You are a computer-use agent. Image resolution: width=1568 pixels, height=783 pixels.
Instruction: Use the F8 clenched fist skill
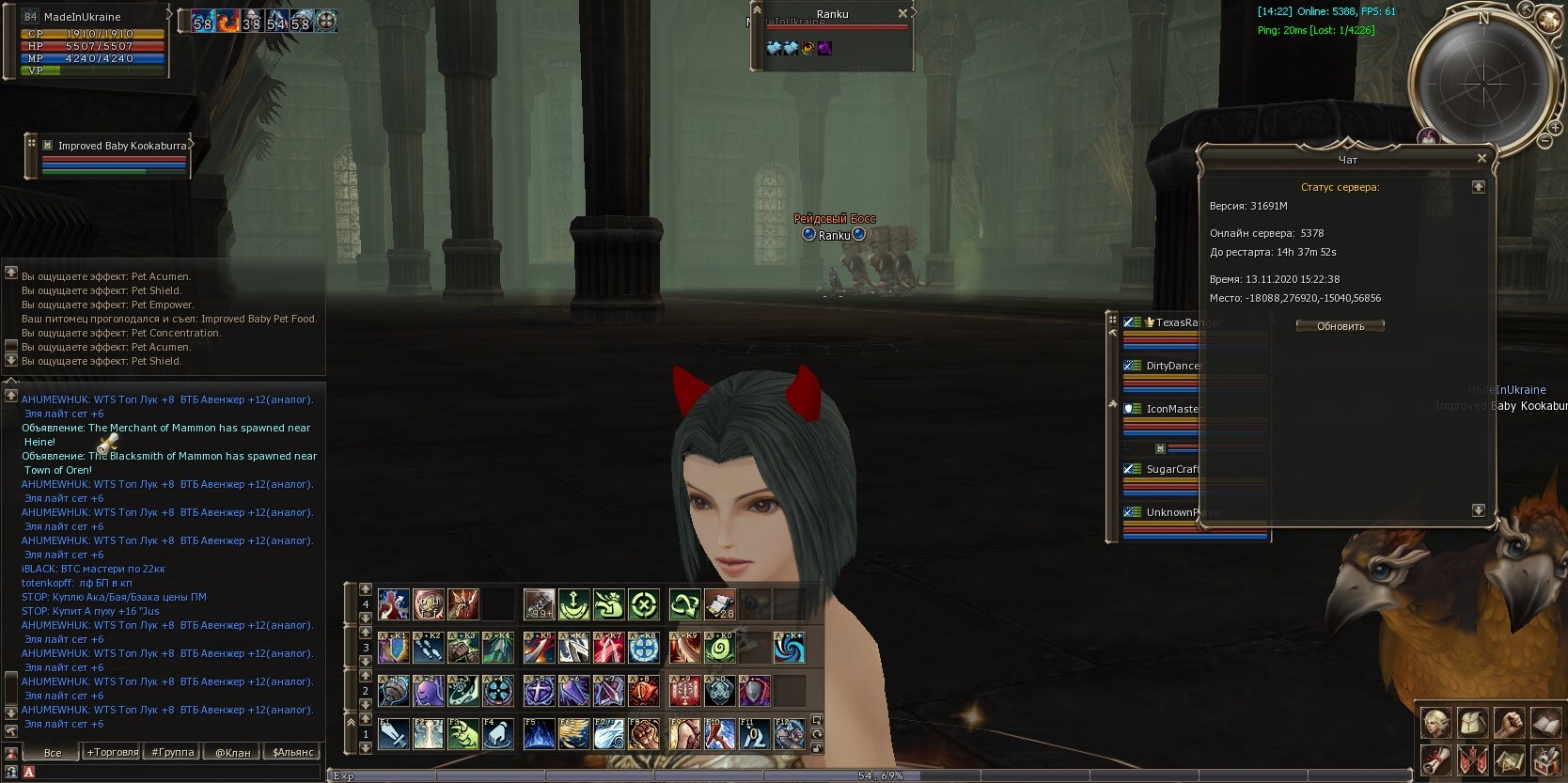(x=643, y=734)
